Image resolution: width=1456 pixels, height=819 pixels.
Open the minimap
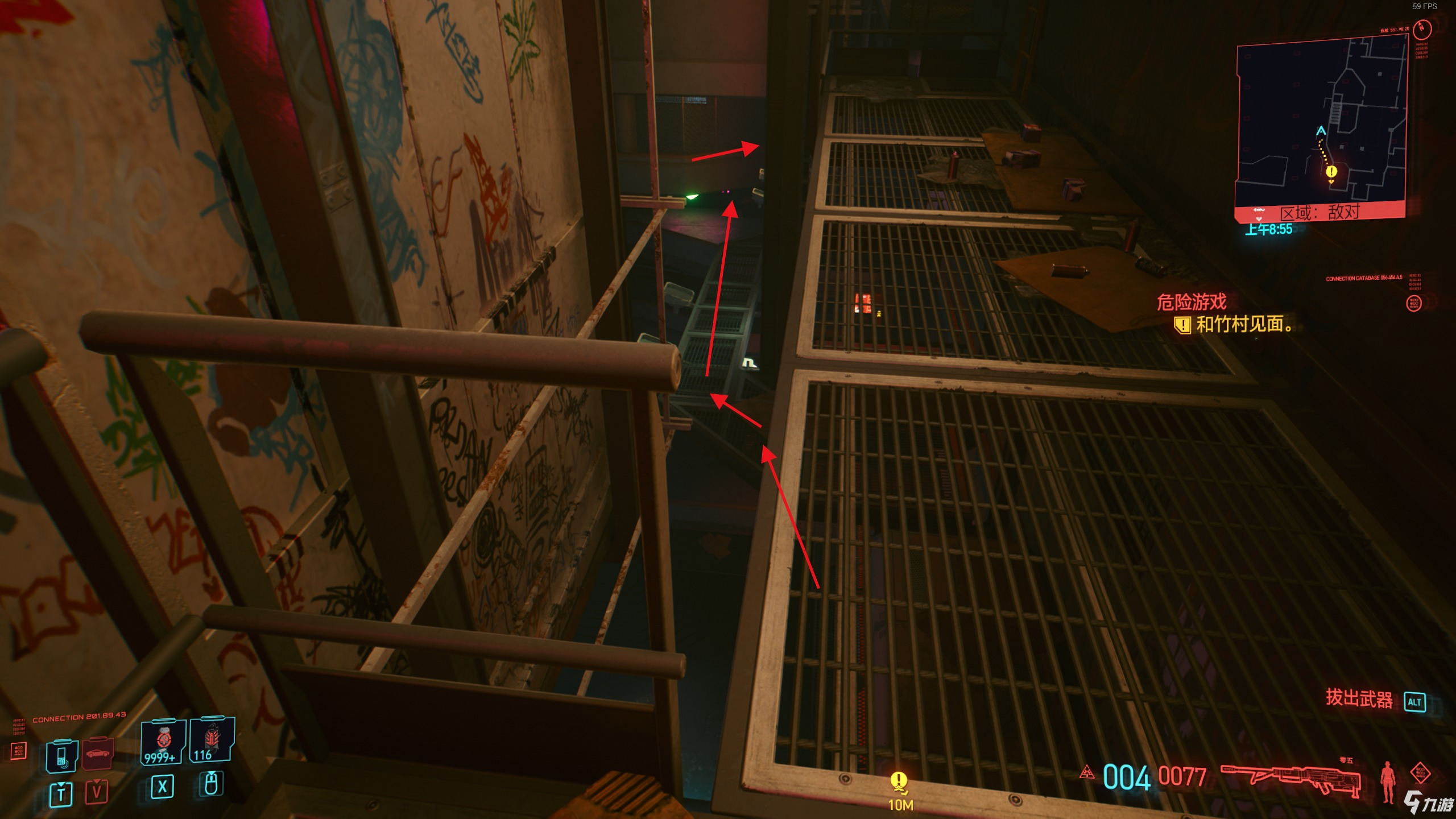pos(1321,125)
